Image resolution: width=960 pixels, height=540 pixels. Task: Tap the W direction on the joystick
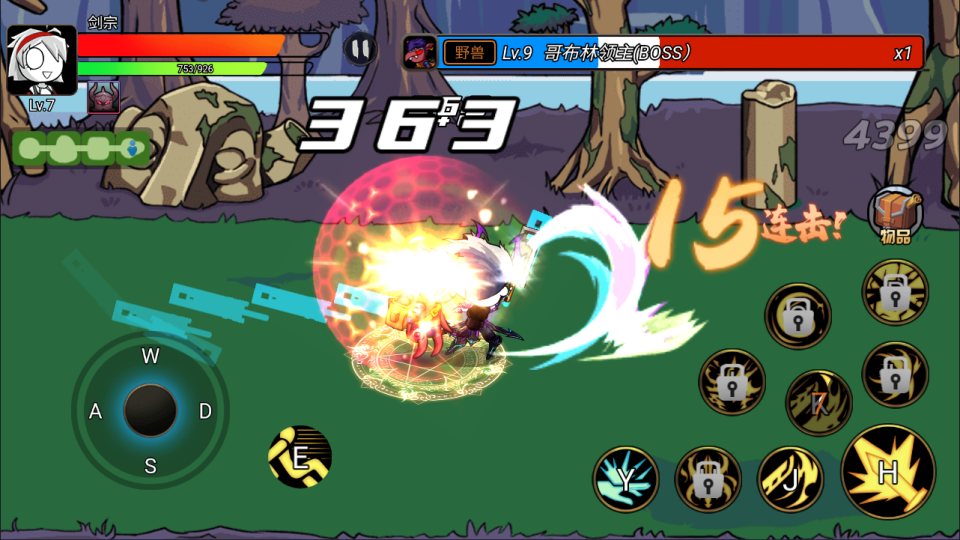click(150, 356)
